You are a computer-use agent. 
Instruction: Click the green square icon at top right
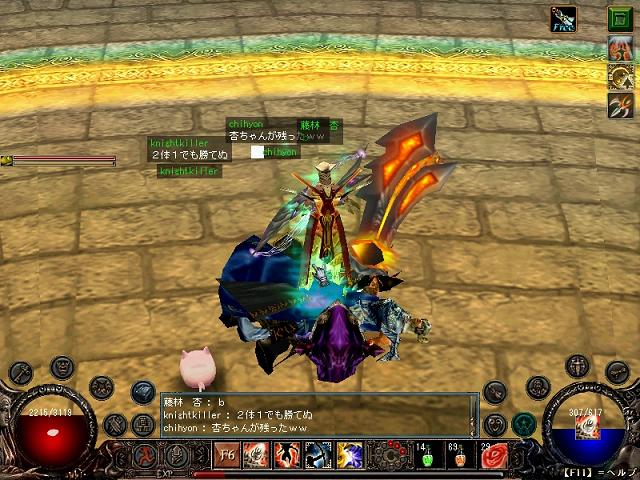point(619,17)
